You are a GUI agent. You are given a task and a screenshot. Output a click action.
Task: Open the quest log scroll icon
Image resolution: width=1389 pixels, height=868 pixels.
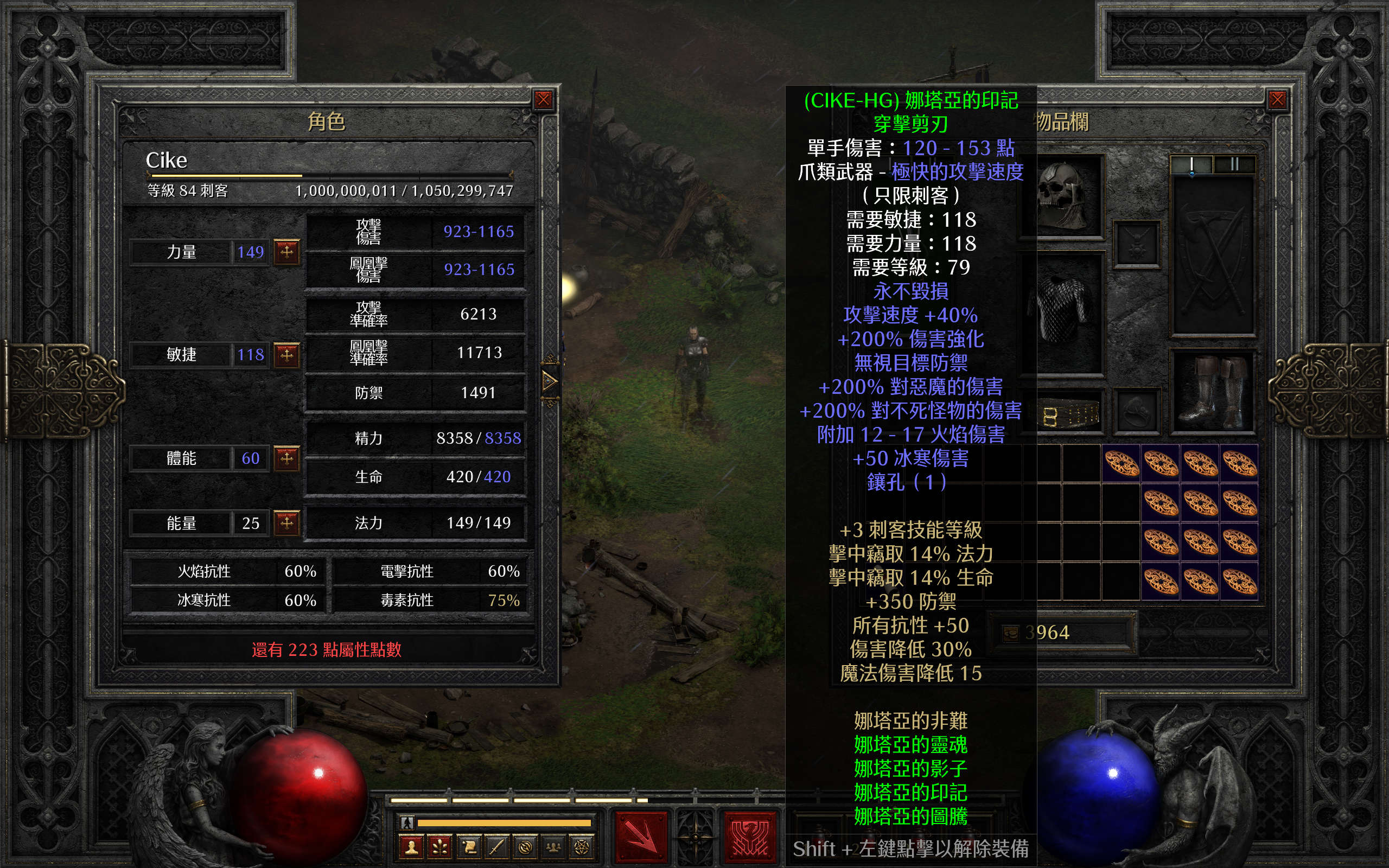[x=468, y=847]
